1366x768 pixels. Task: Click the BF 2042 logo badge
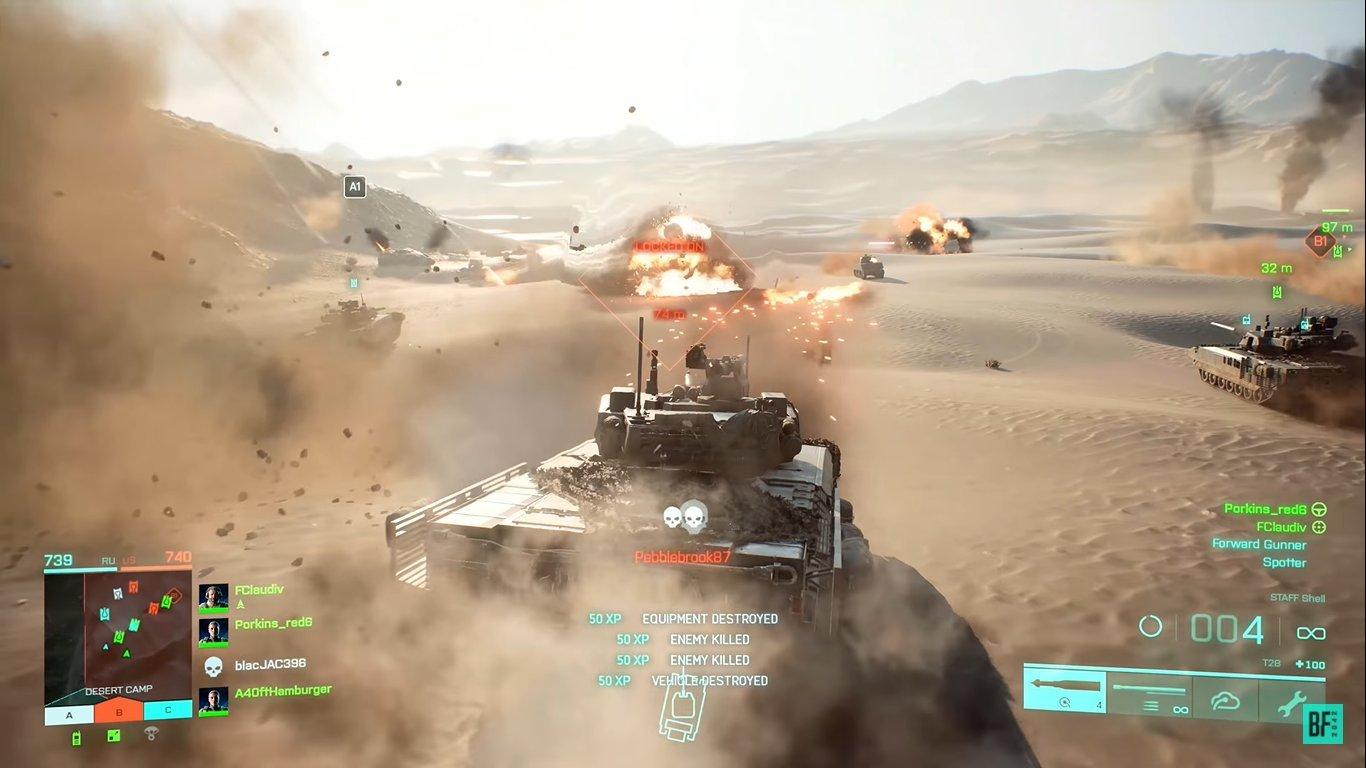[1324, 724]
